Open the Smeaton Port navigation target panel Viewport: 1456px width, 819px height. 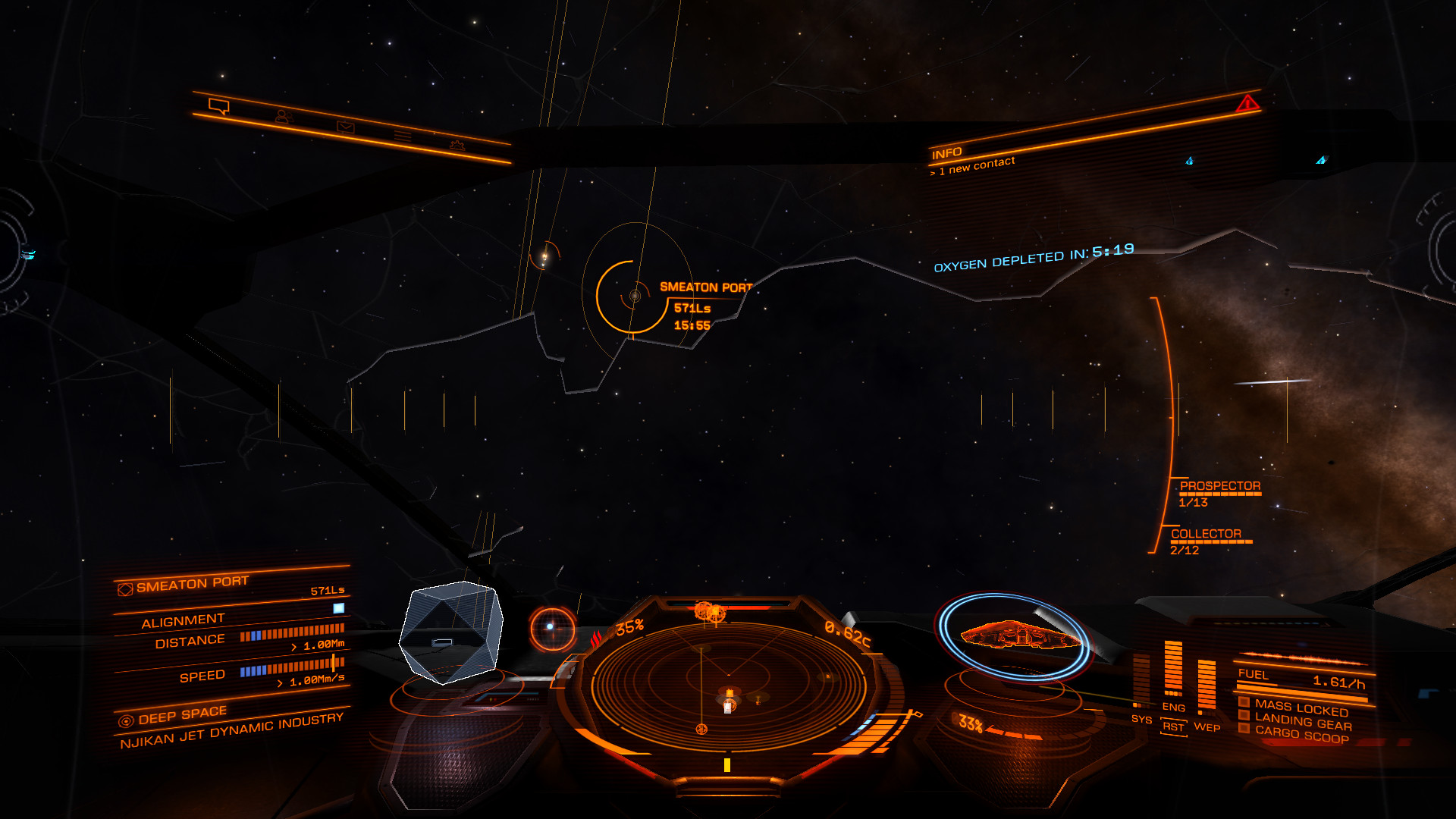pyautogui.click(x=193, y=584)
